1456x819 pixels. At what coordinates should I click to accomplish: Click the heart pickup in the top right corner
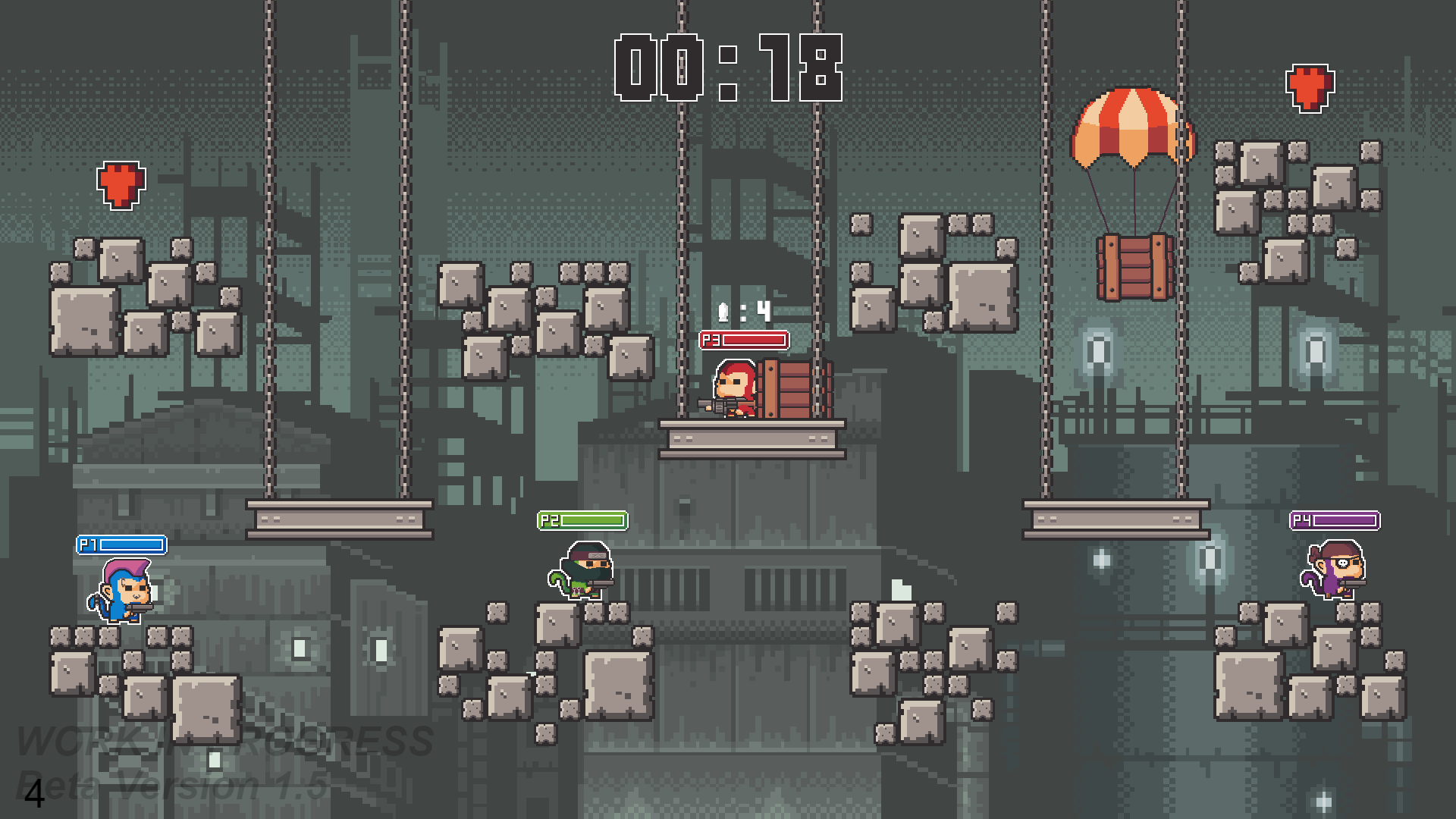click(x=1310, y=87)
